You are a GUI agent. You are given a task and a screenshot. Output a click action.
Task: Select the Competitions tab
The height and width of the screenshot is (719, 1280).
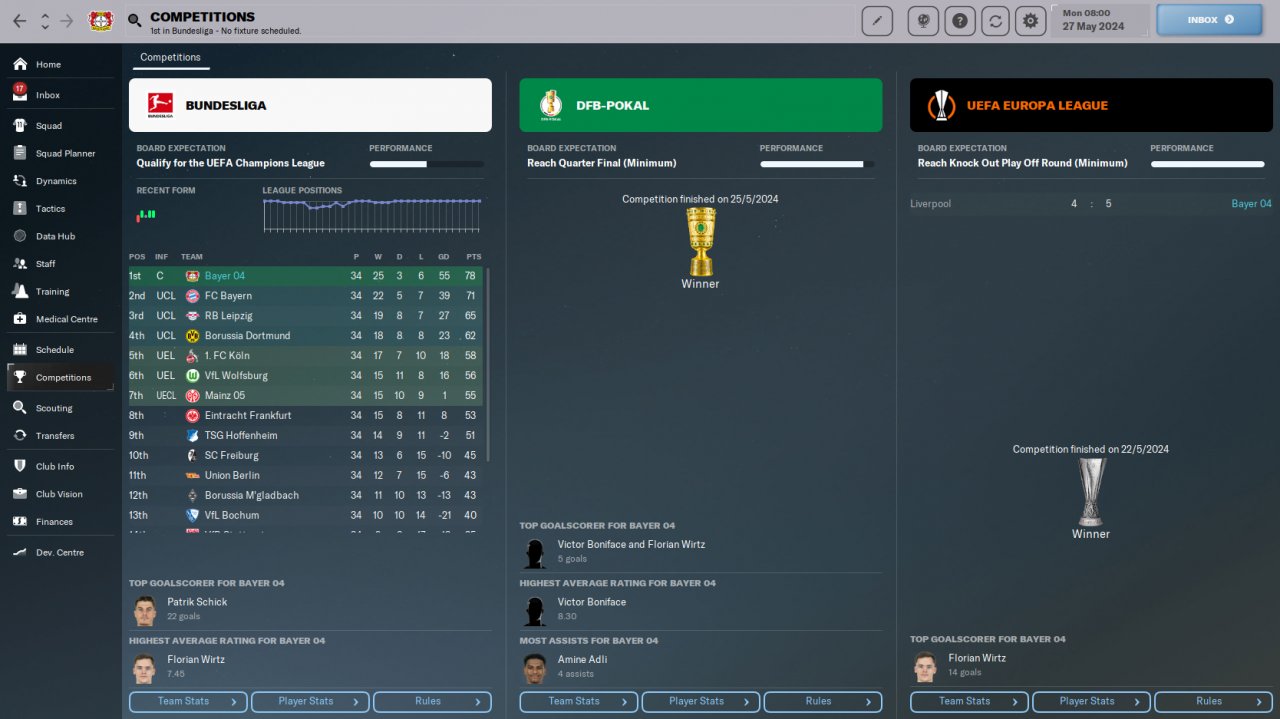[170, 58]
